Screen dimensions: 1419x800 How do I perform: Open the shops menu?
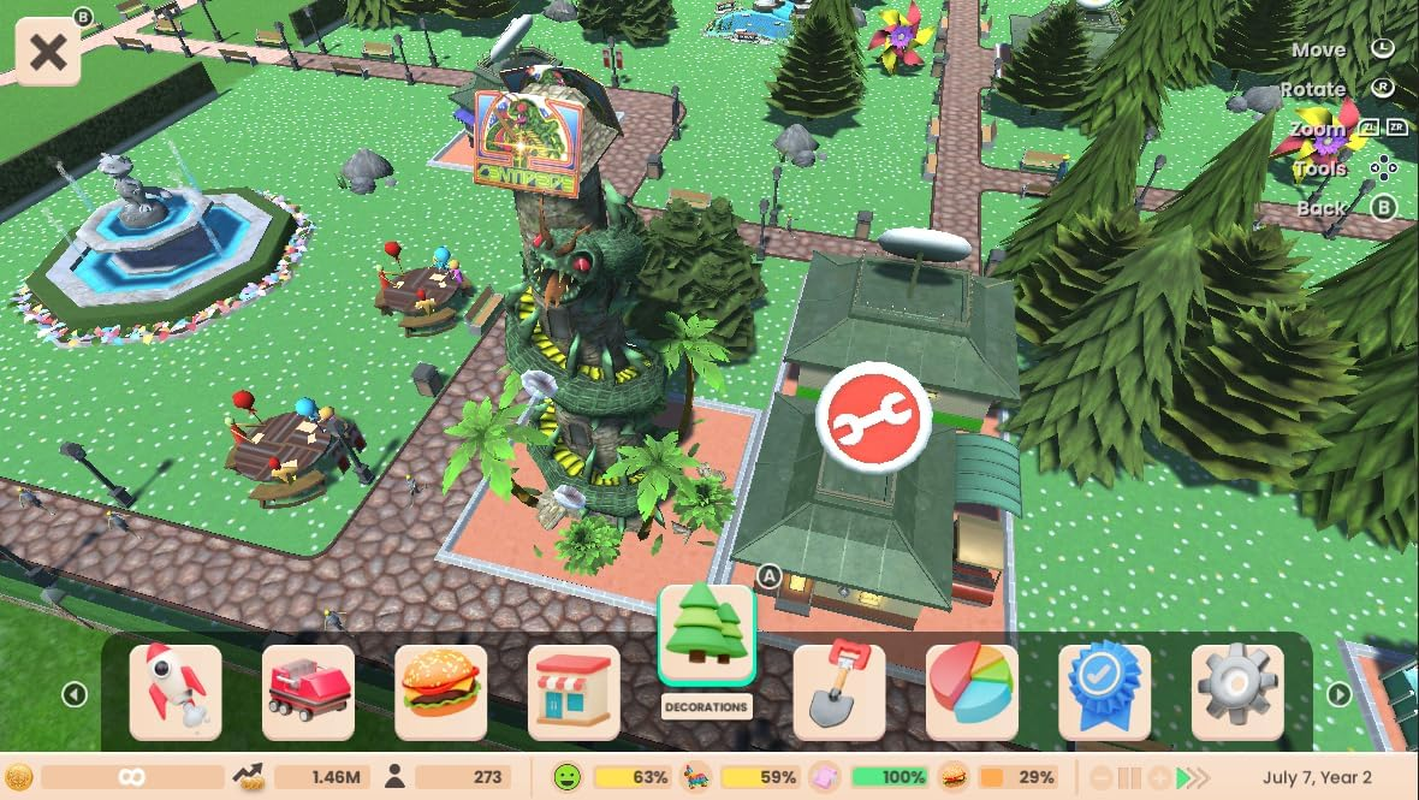pyautogui.click(x=575, y=692)
